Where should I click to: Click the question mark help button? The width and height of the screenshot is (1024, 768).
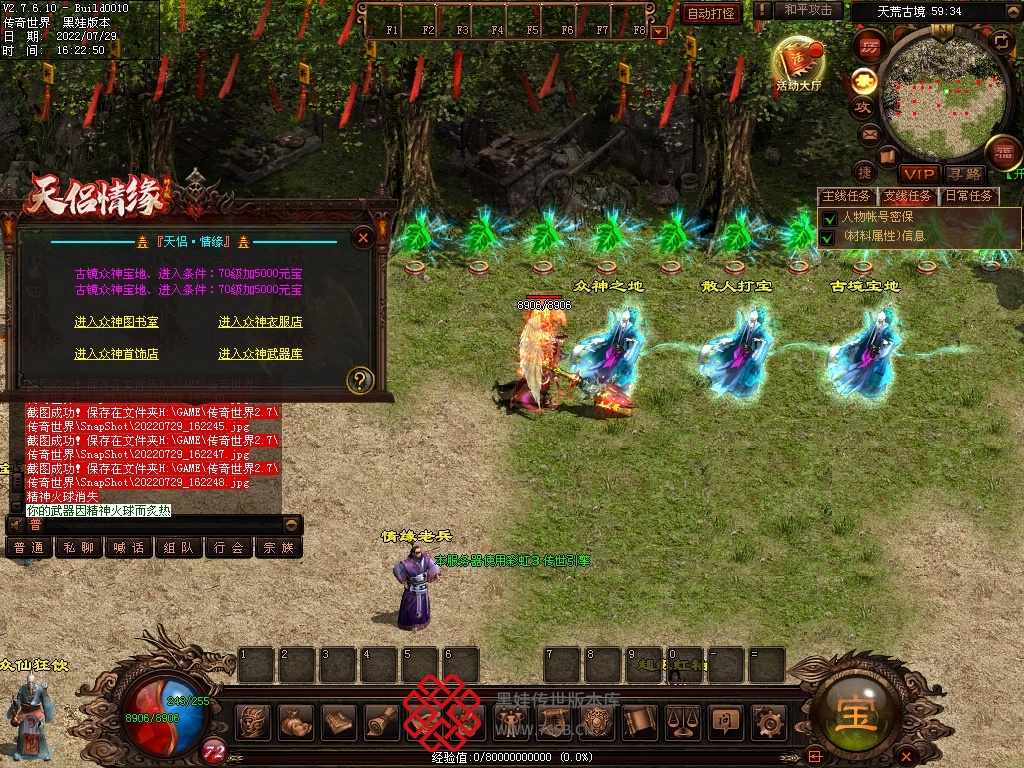(360, 380)
